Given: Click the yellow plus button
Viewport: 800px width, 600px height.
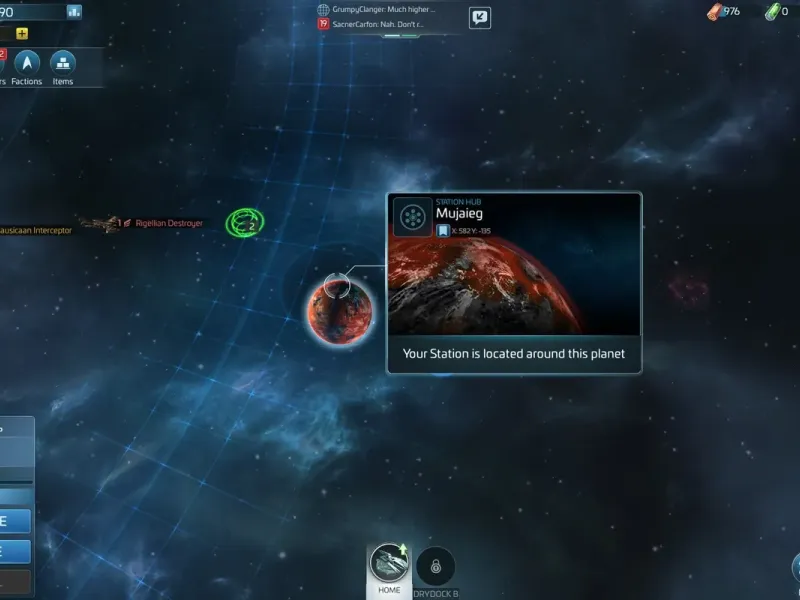Looking at the screenshot, I should pos(22,33).
